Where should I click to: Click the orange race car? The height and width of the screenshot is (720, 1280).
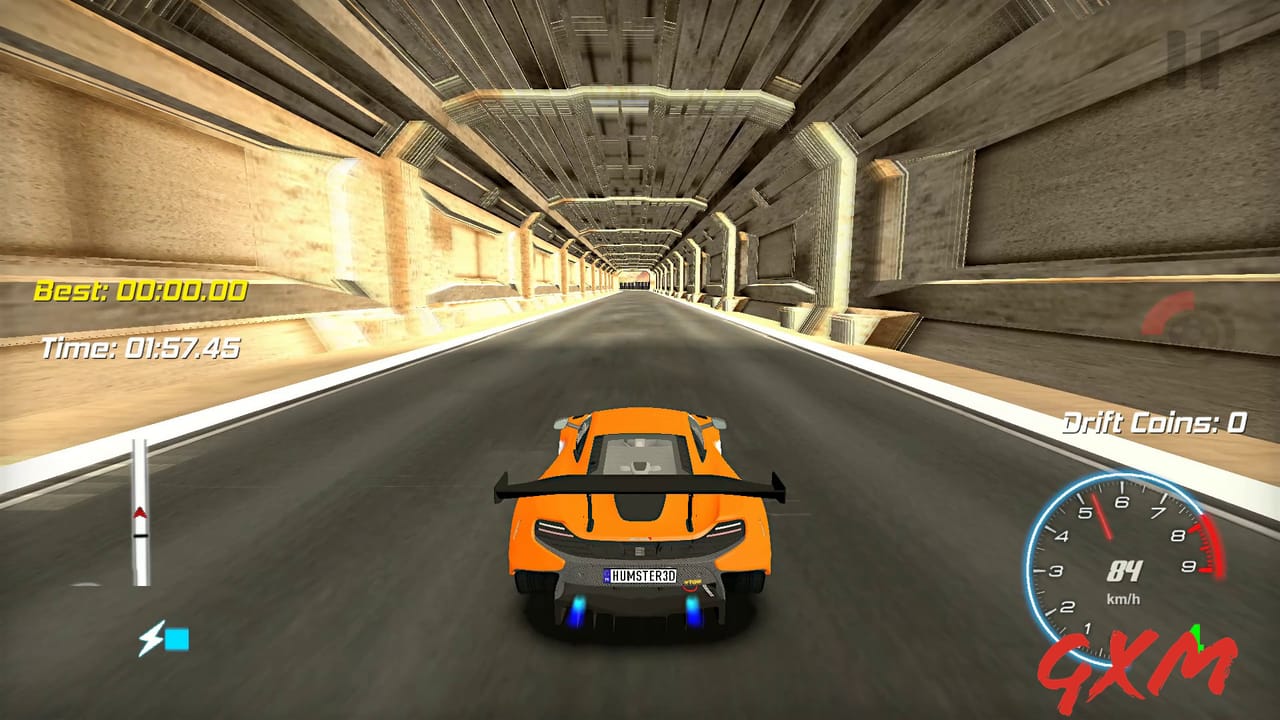(640, 520)
